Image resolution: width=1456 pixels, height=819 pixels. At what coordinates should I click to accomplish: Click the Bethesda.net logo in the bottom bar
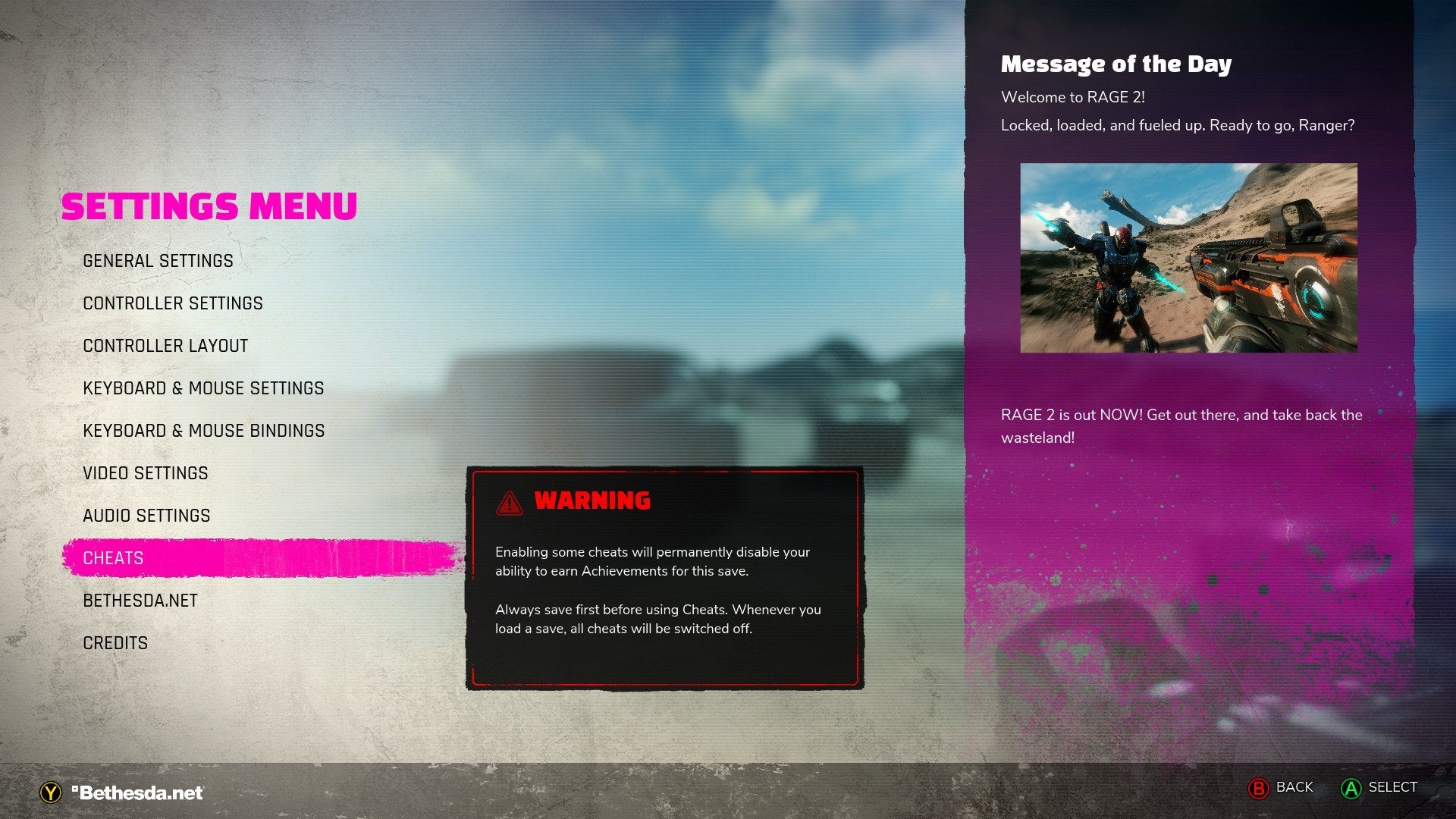136,792
